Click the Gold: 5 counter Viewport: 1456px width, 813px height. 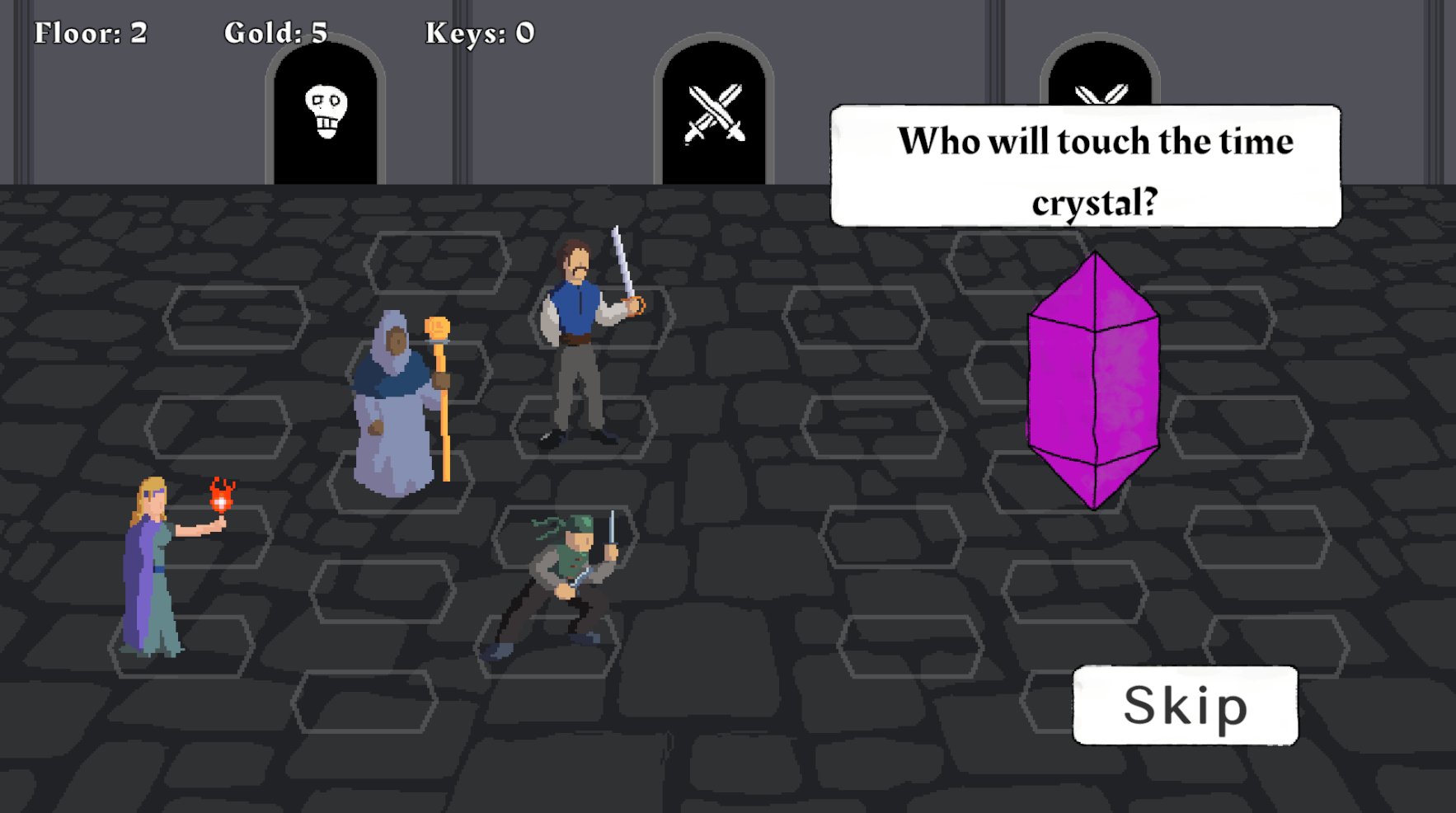tap(275, 31)
